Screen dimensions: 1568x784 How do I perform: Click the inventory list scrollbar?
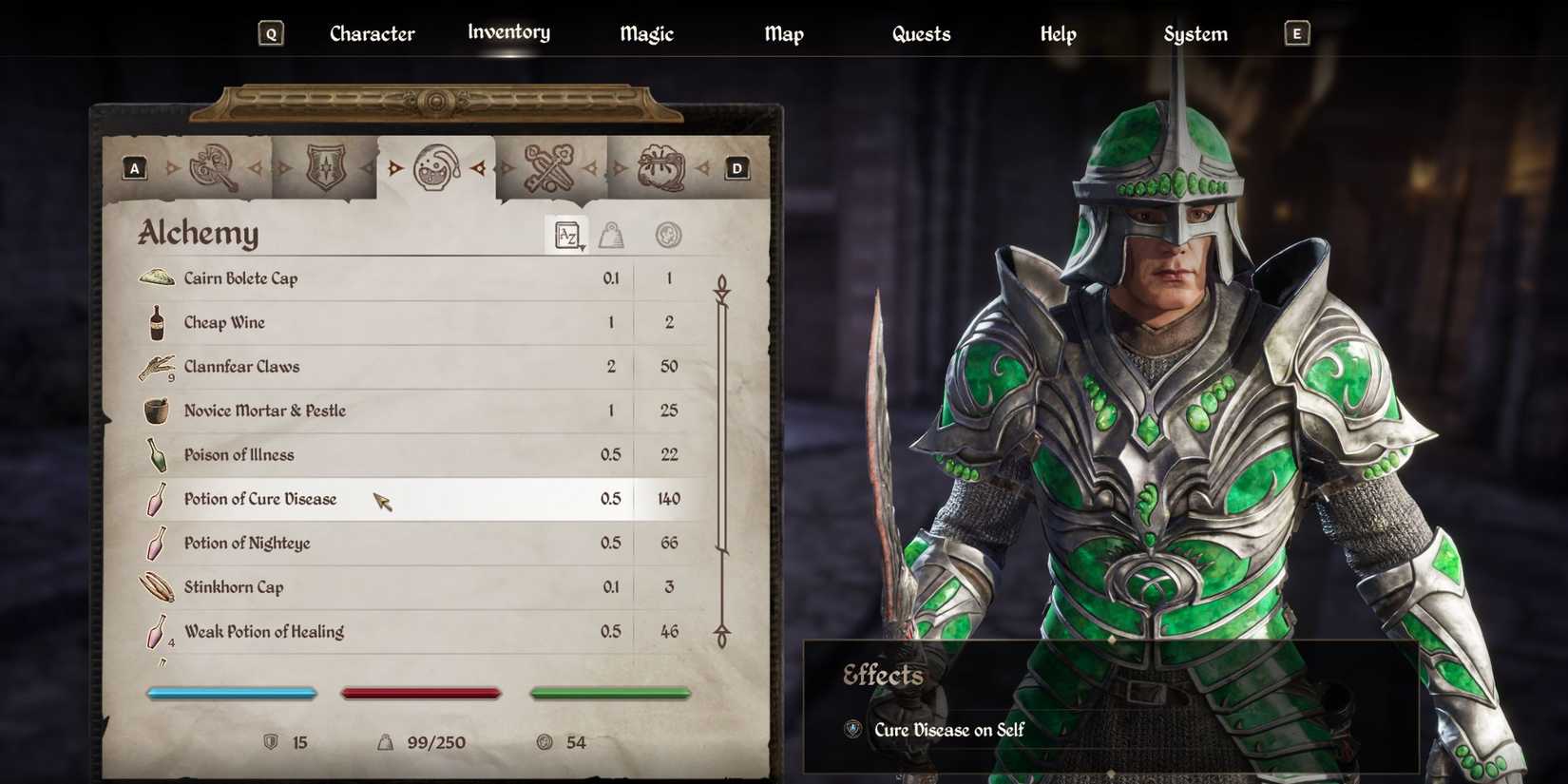[722, 456]
